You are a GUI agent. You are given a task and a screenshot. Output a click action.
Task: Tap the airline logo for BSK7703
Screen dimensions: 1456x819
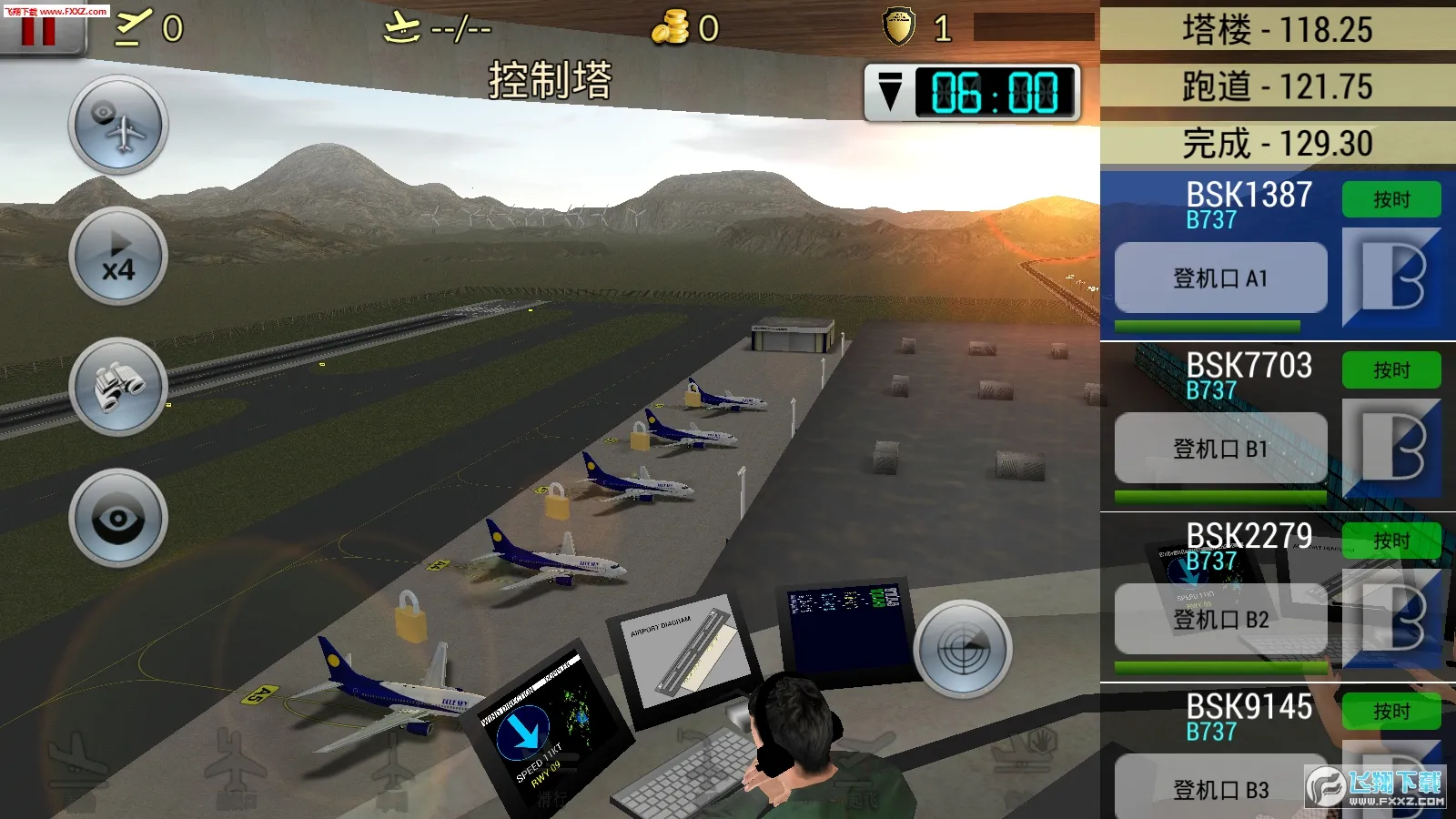click(x=1391, y=447)
